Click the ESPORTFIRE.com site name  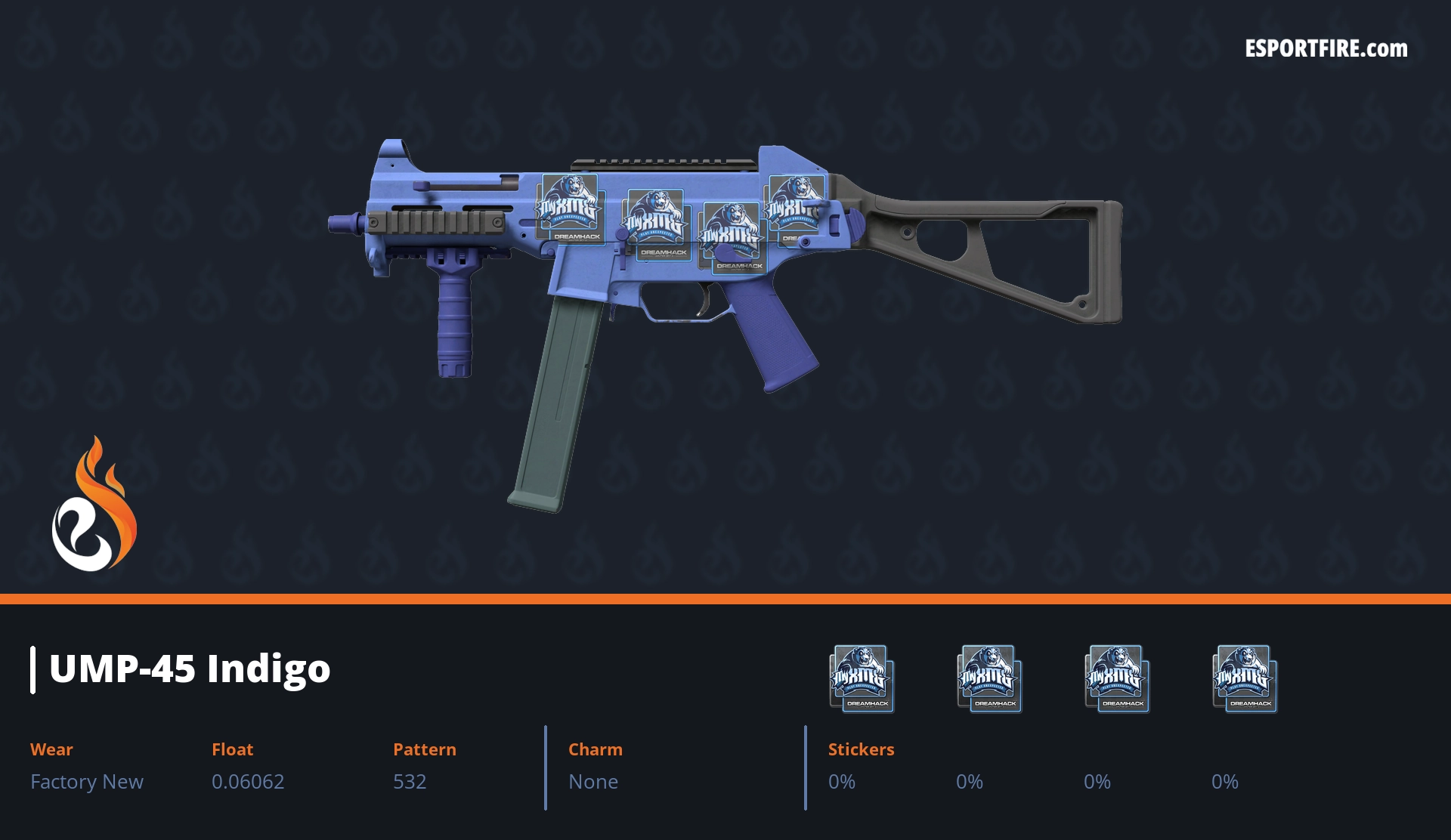tap(1326, 49)
